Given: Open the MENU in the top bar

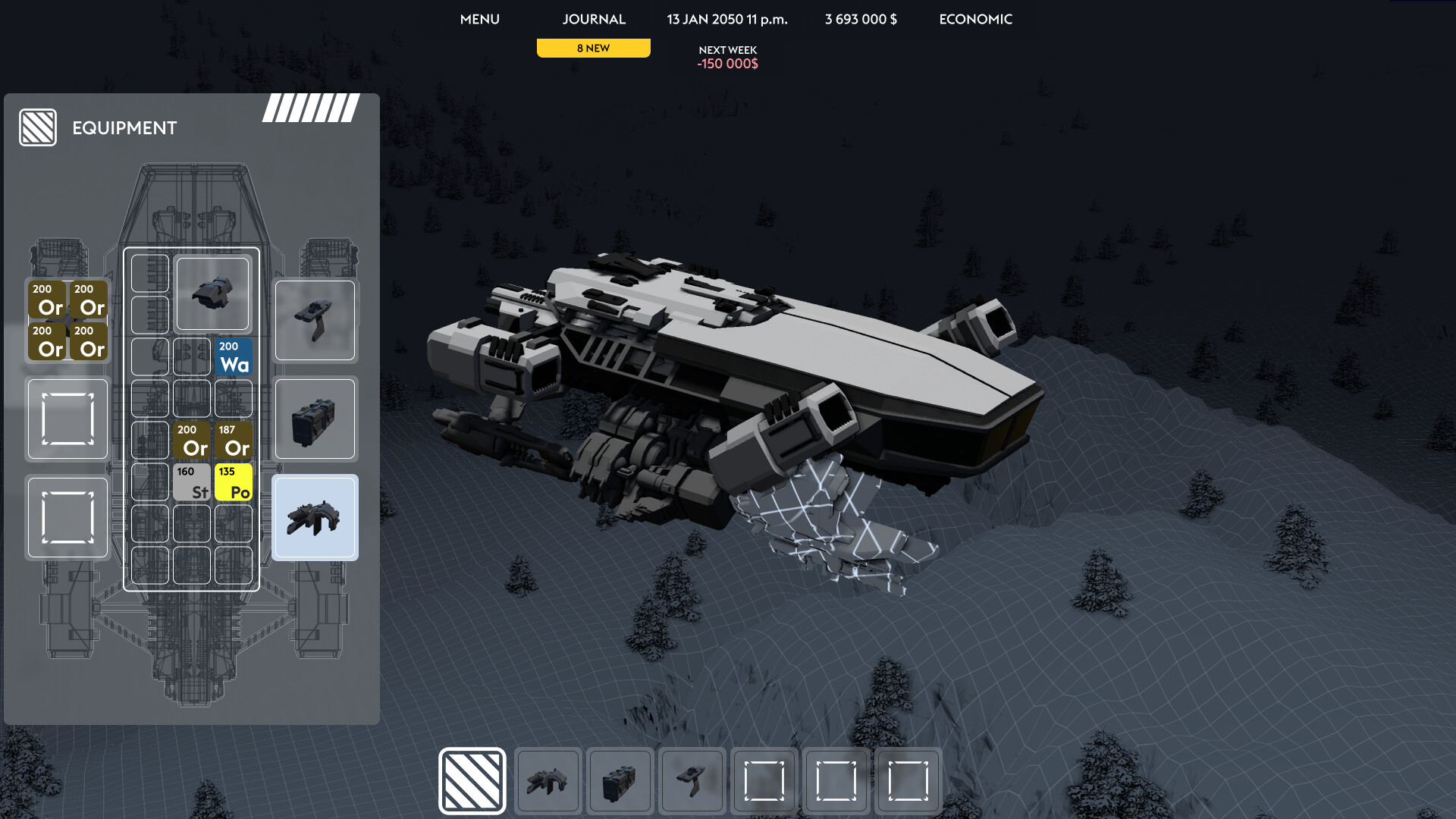Looking at the screenshot, I should [479, 19].
